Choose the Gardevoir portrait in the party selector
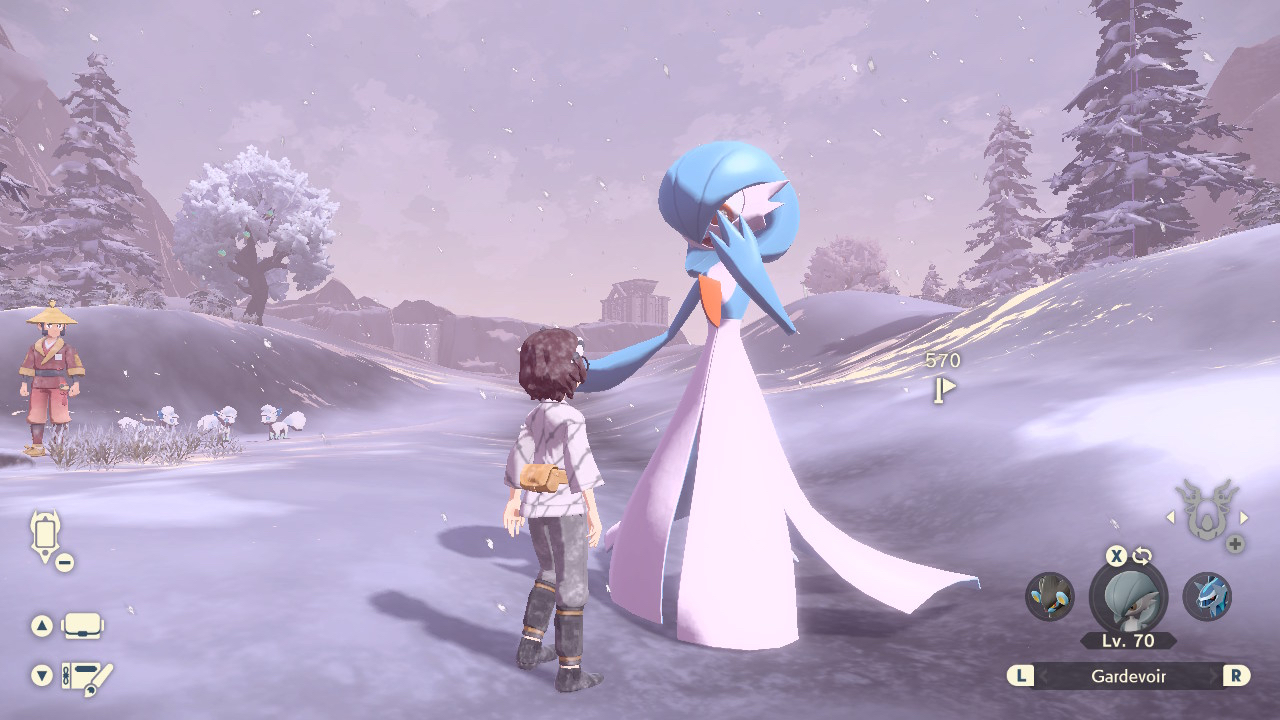 pyautogui.click(x=1128, y=598)
